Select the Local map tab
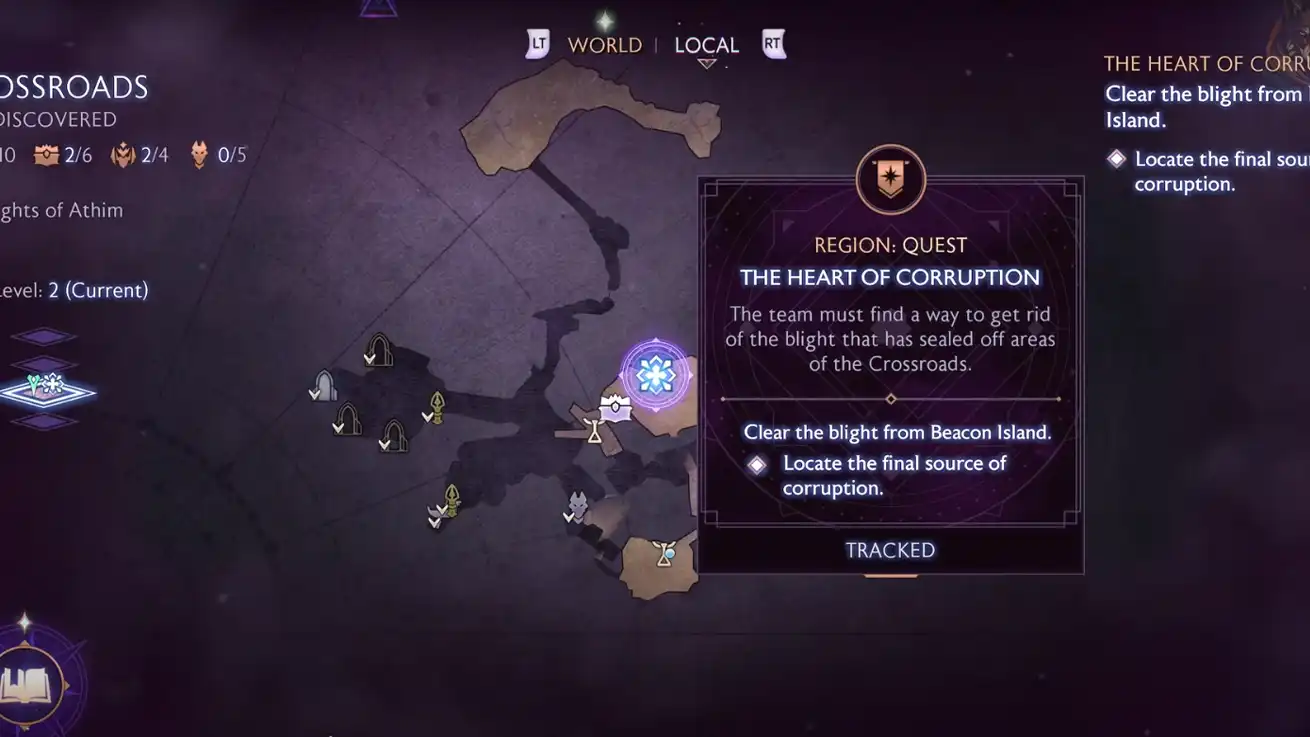 706,45
